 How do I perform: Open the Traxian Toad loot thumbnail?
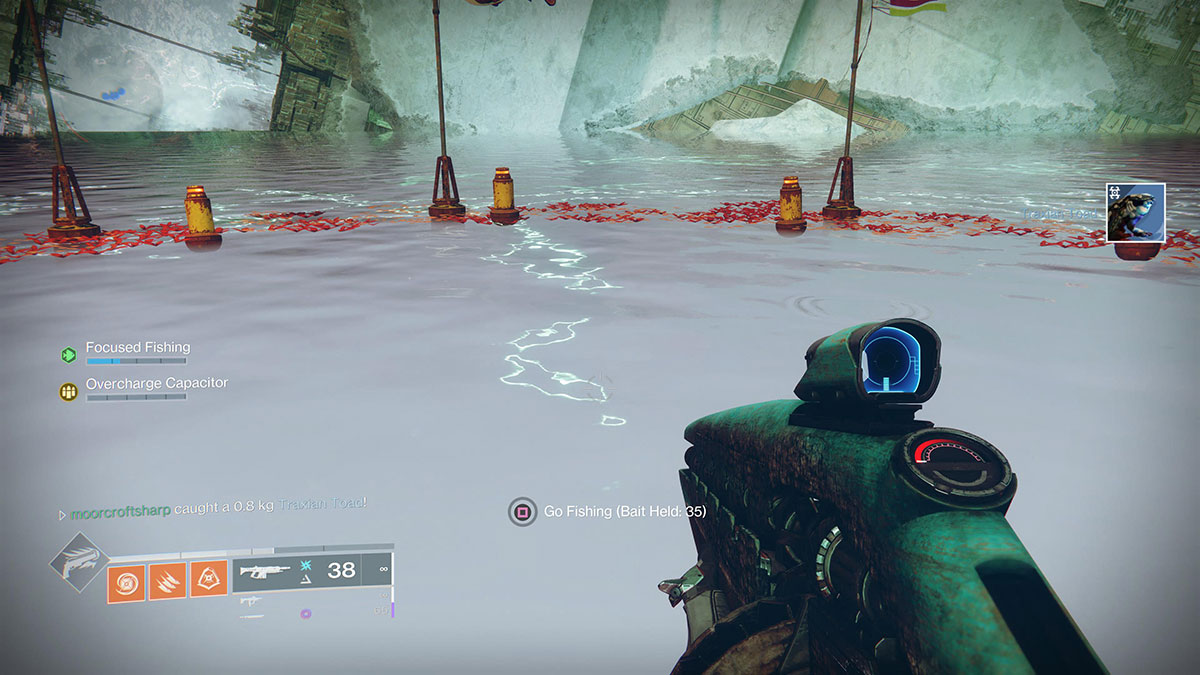[1135, 212]
